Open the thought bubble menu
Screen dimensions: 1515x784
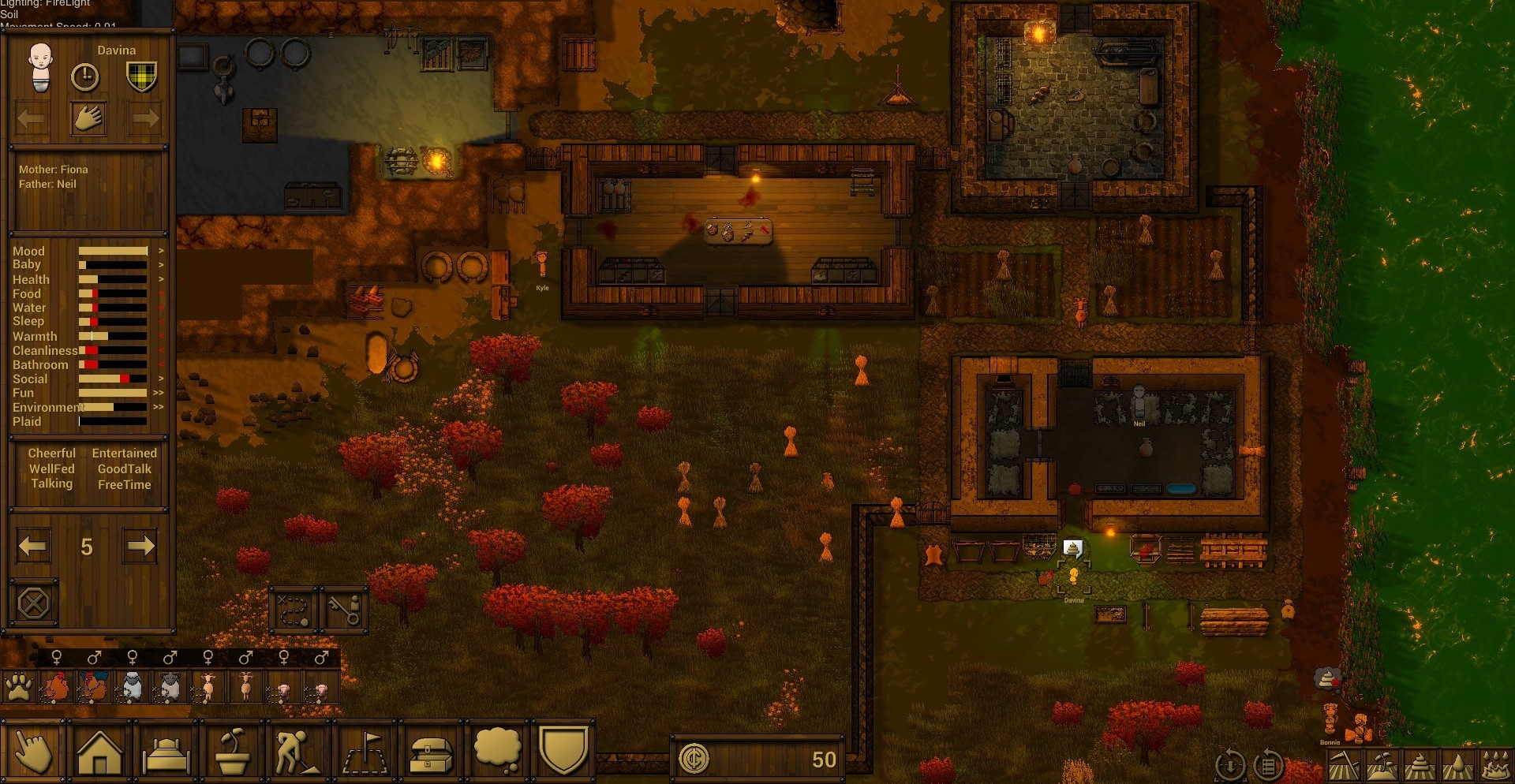[x=497, y=750]
